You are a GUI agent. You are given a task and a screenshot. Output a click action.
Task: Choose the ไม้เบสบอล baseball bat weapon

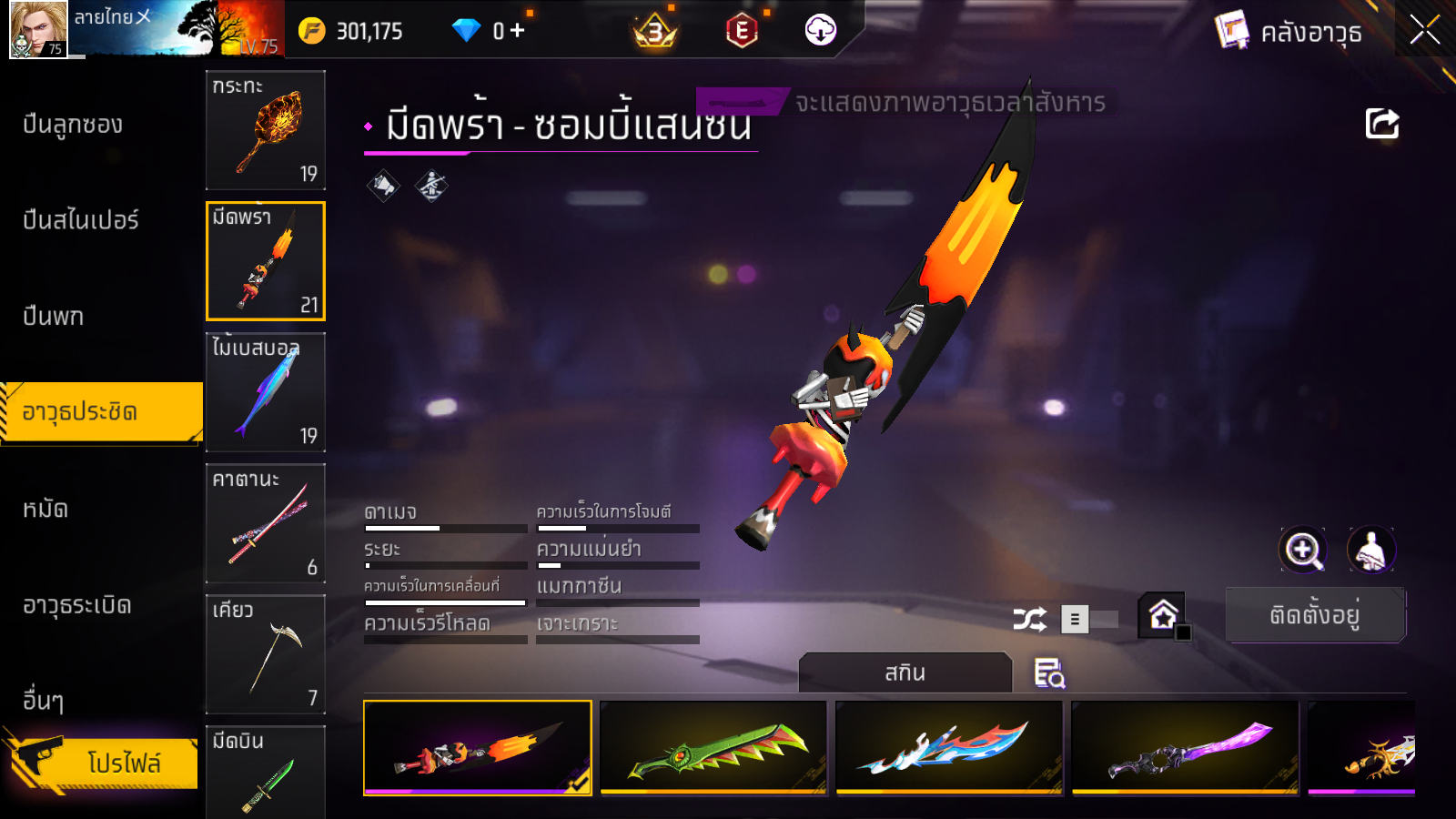point(266,392)
